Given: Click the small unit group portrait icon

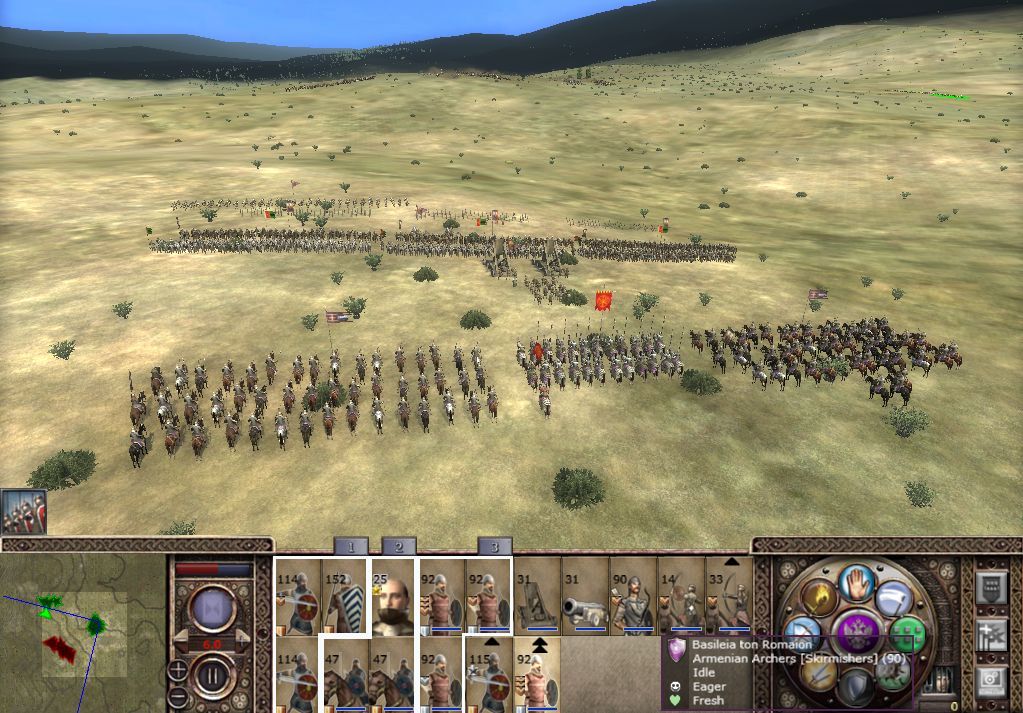Looking at the screenshot, I should (23, 511).
